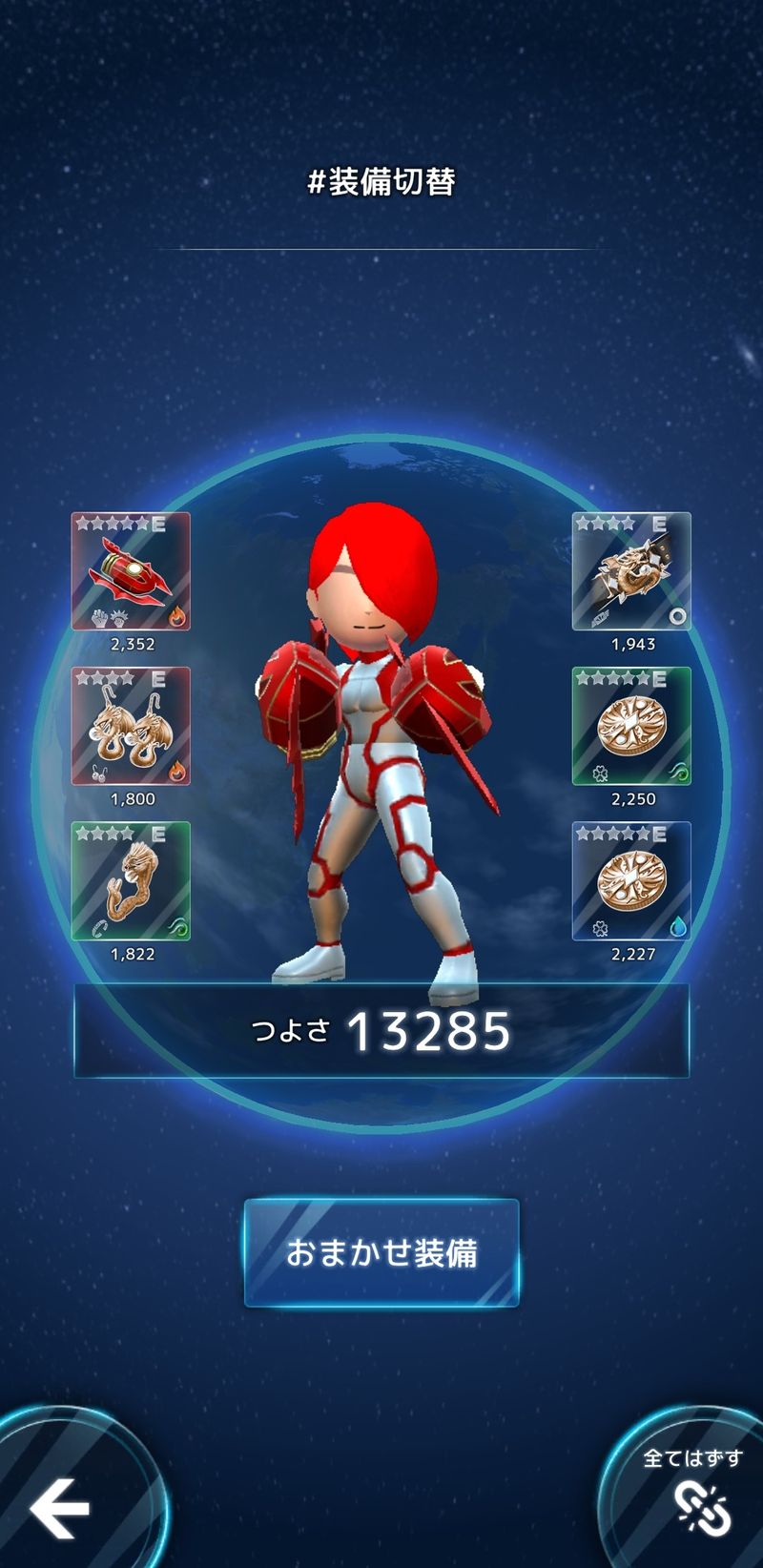
Task: Select the dragon weapon slot rated 1,943
Action: (631, 571)
